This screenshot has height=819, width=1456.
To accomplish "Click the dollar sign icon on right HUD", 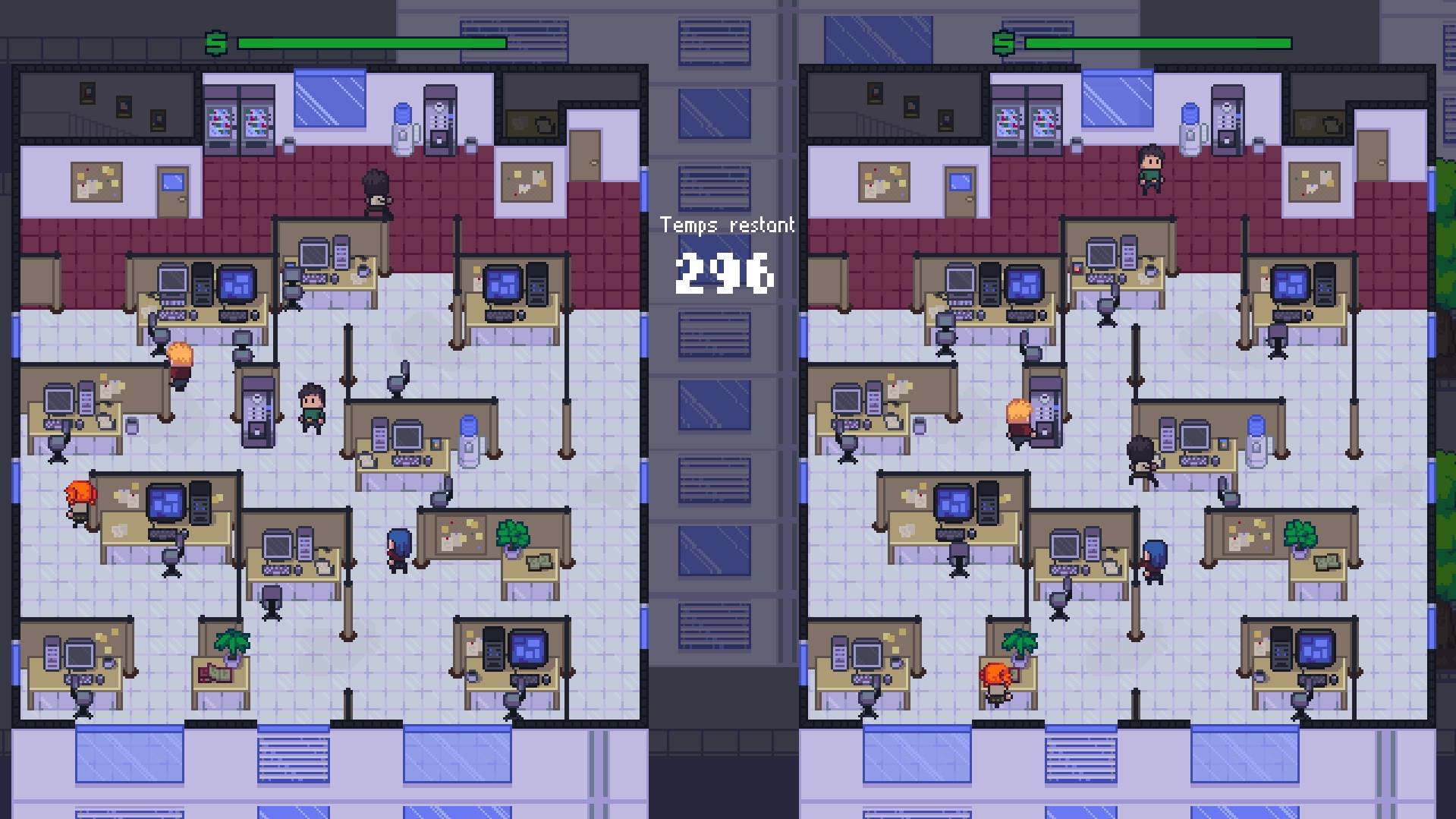I will (1005, 43).
